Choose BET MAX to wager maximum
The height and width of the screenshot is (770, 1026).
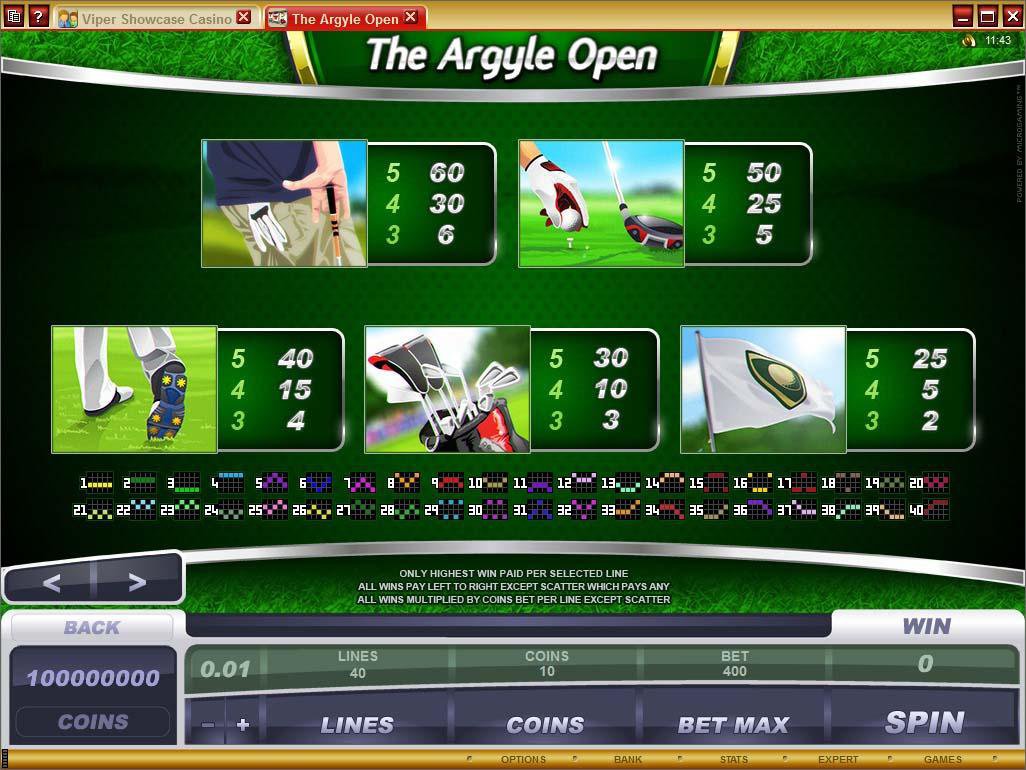[734, 724]
